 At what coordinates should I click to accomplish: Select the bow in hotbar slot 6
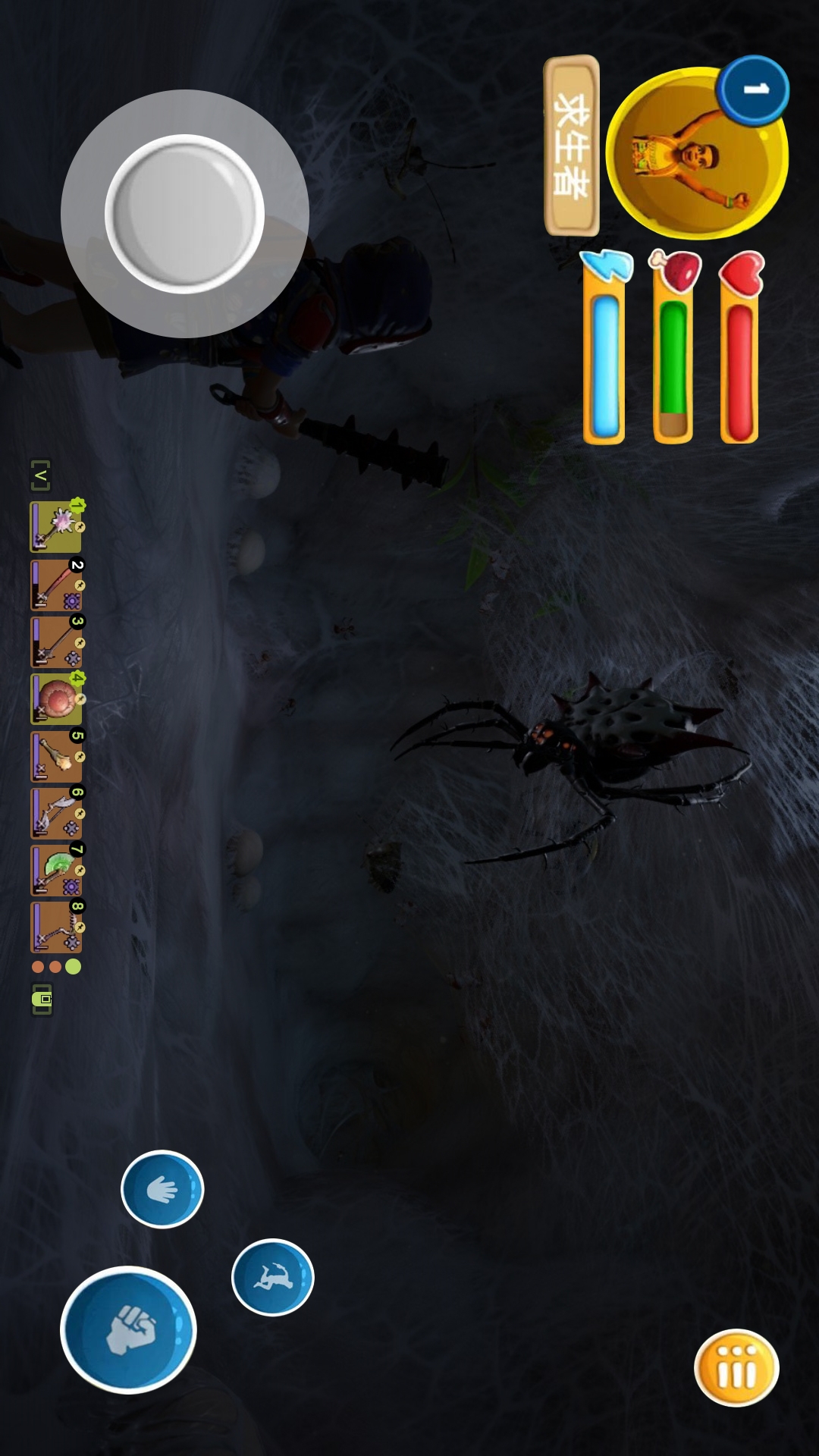56,813
